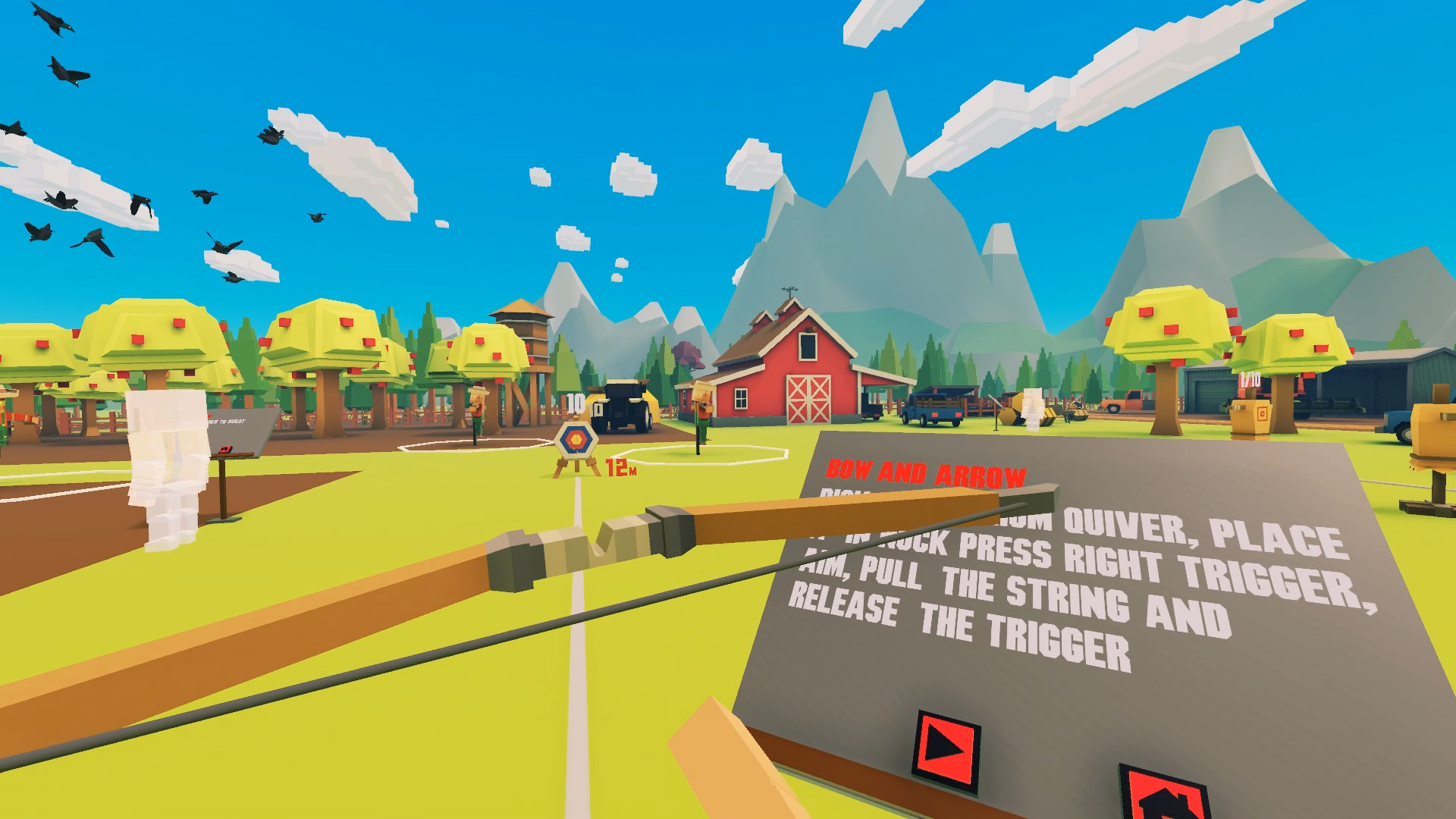Select the target symbol on the yellow quiver box
Viewport: 1456px width, 819px height.
click(1263, 413)
